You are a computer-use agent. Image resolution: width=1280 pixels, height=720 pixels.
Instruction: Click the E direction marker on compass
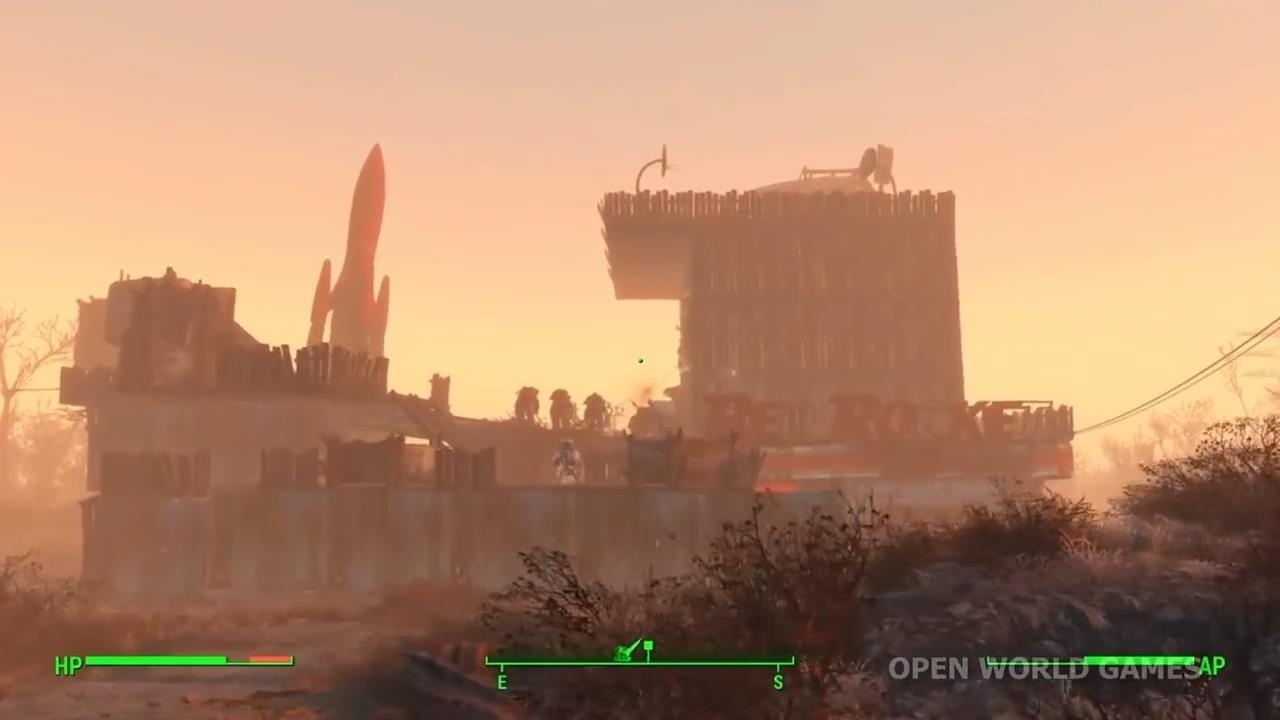502,682
